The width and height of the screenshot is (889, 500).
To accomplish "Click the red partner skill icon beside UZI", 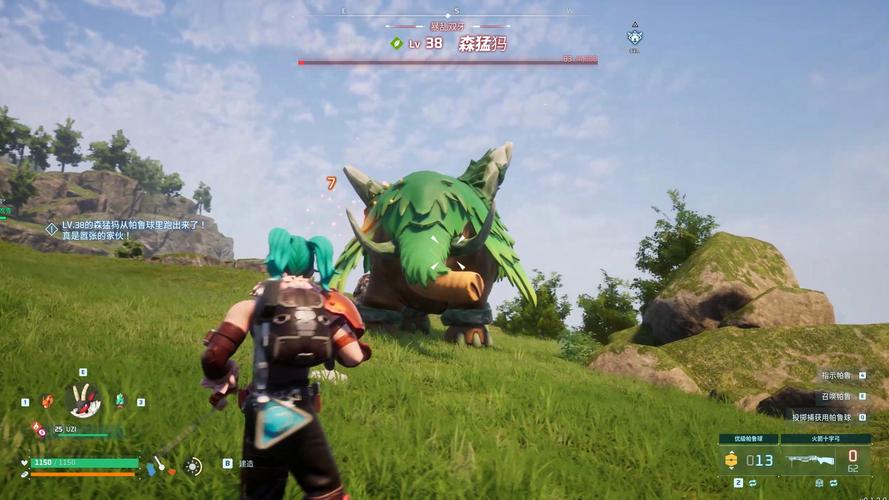I will tap(38, 429).
